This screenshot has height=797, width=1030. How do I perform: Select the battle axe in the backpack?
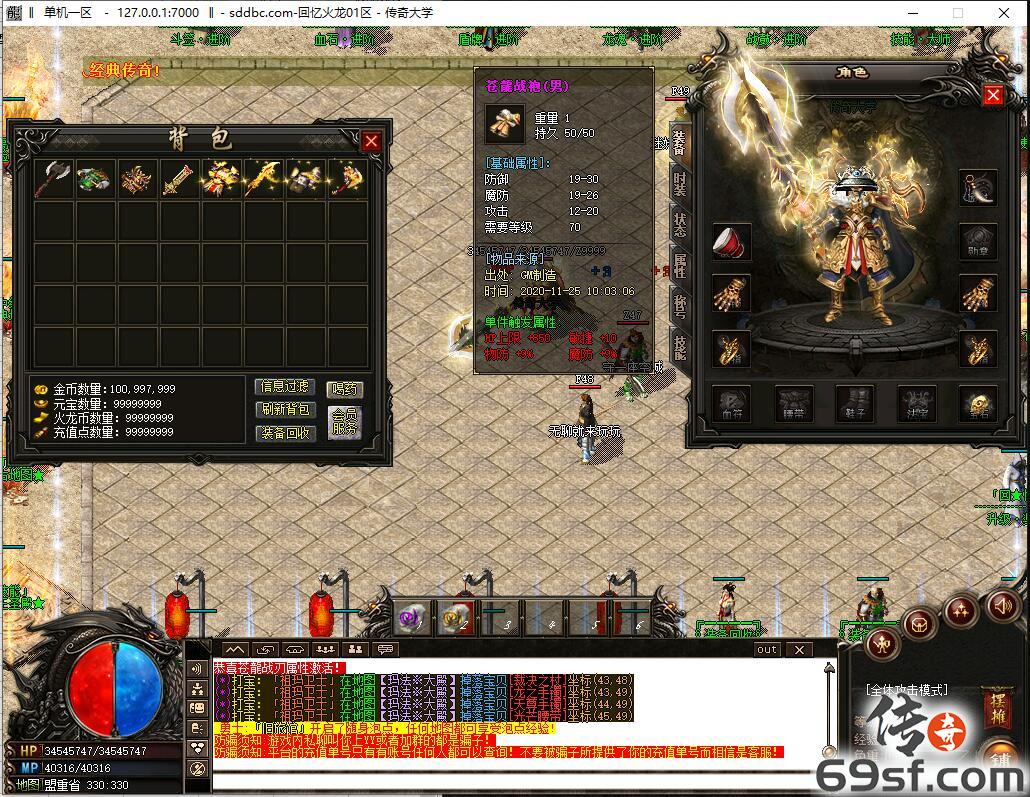pyautogui.click(x=54, y=180)
